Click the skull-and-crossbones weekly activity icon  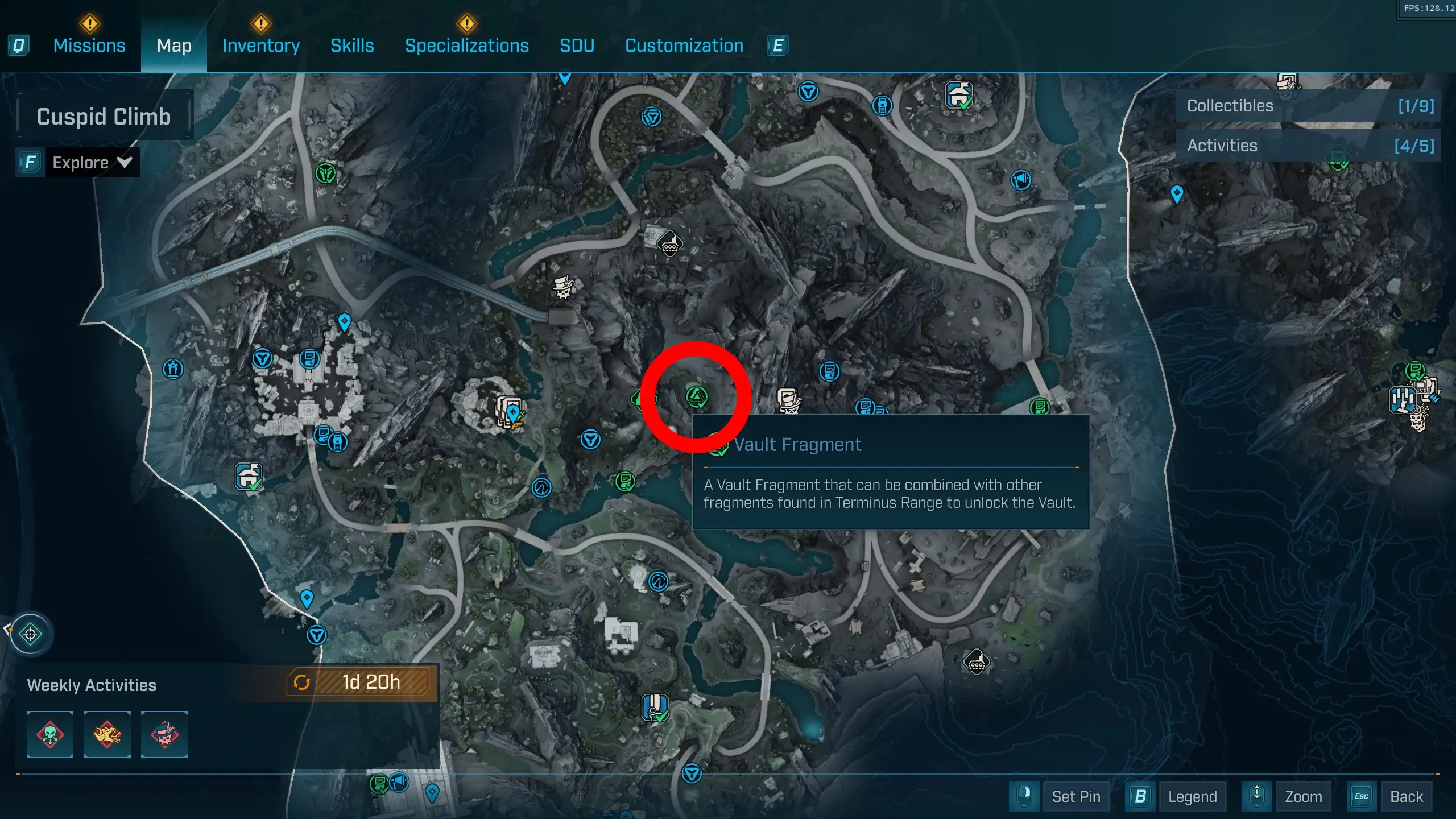pos(50,735)
